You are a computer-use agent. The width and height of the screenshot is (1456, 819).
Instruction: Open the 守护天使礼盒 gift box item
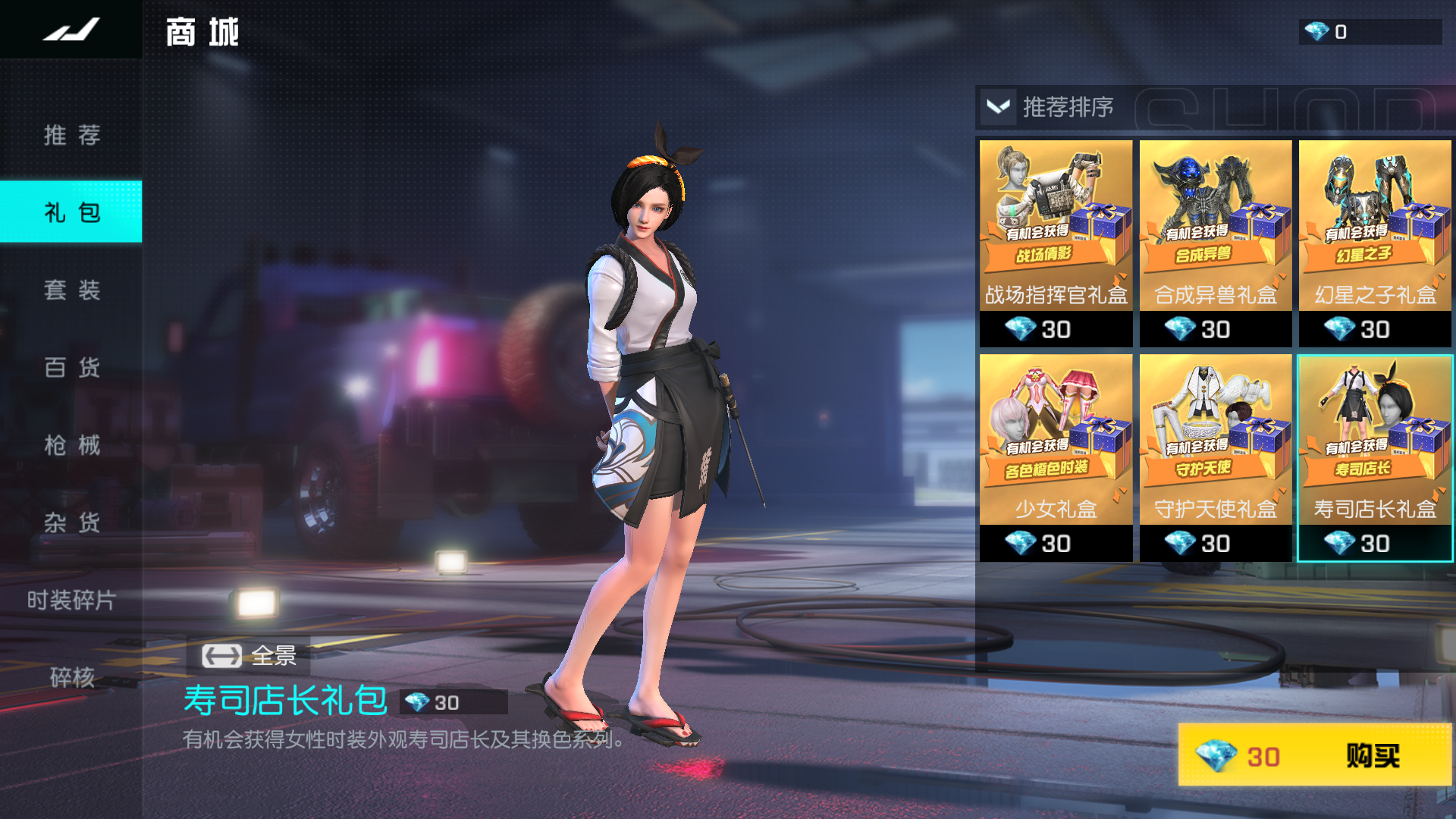pos(1215,458)
